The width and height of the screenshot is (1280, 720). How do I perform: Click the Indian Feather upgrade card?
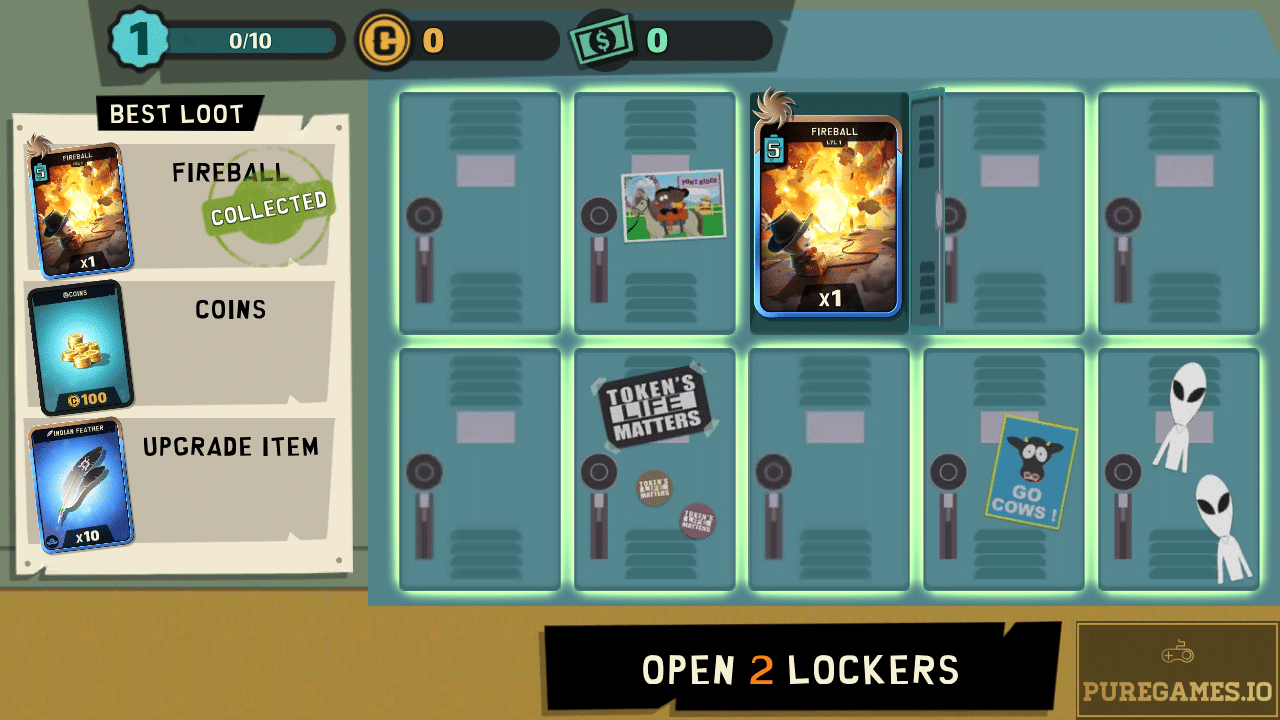81,482
